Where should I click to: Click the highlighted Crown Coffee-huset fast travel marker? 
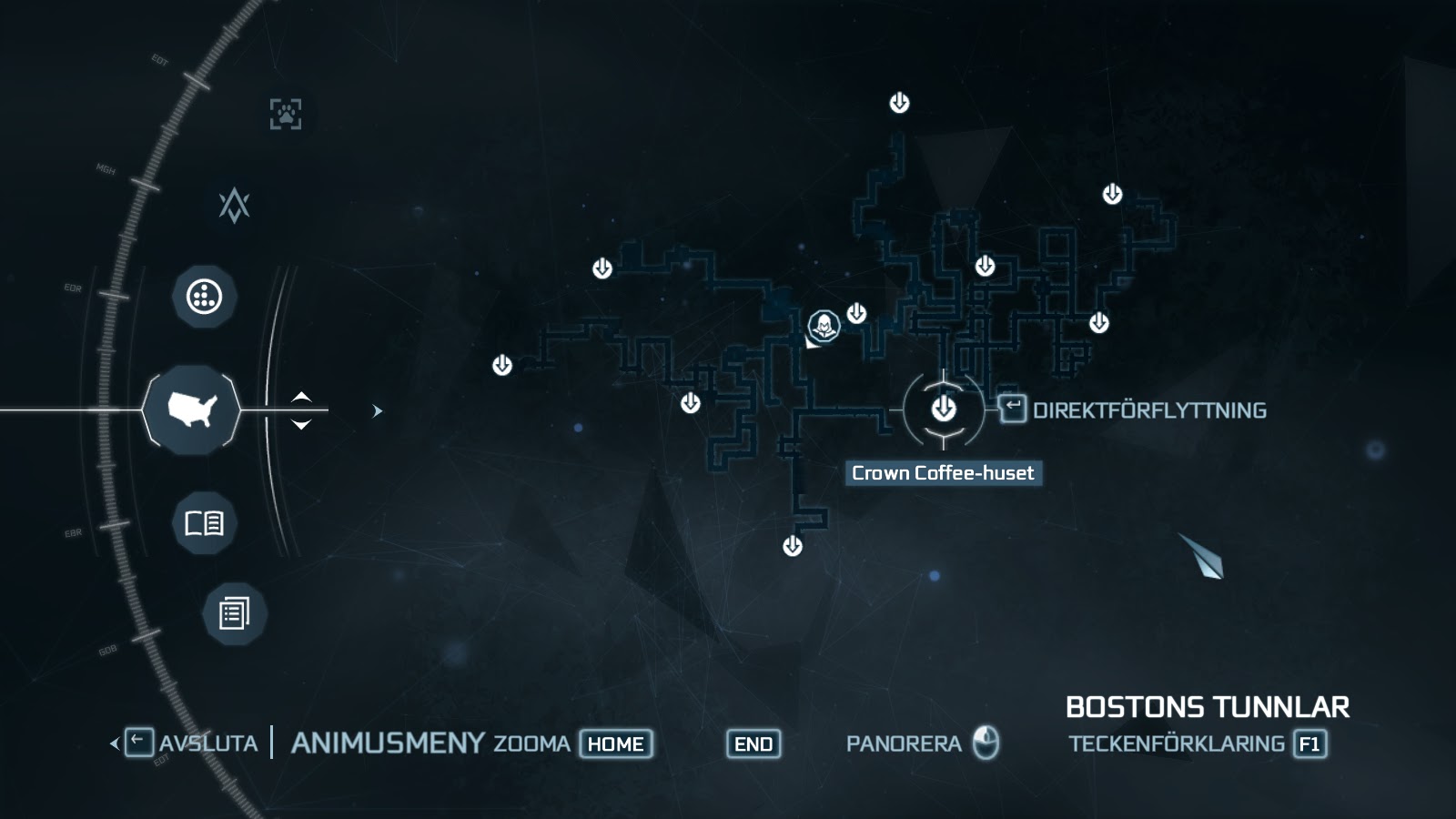pos(944,410)
